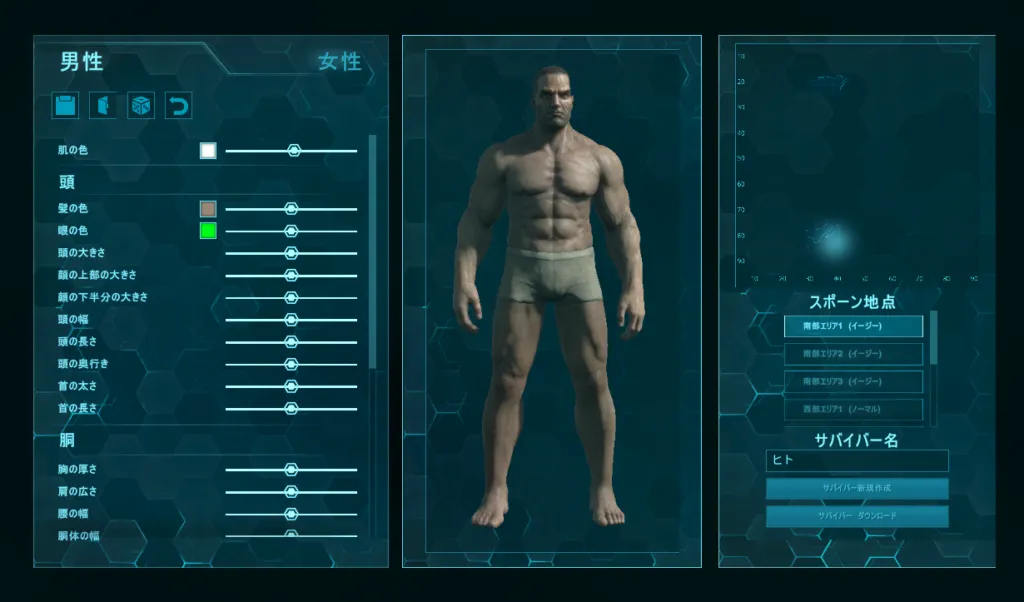Click the 頭の大きさ head size slider
The width and height of the screenshot is (1024, 602).
291,253
